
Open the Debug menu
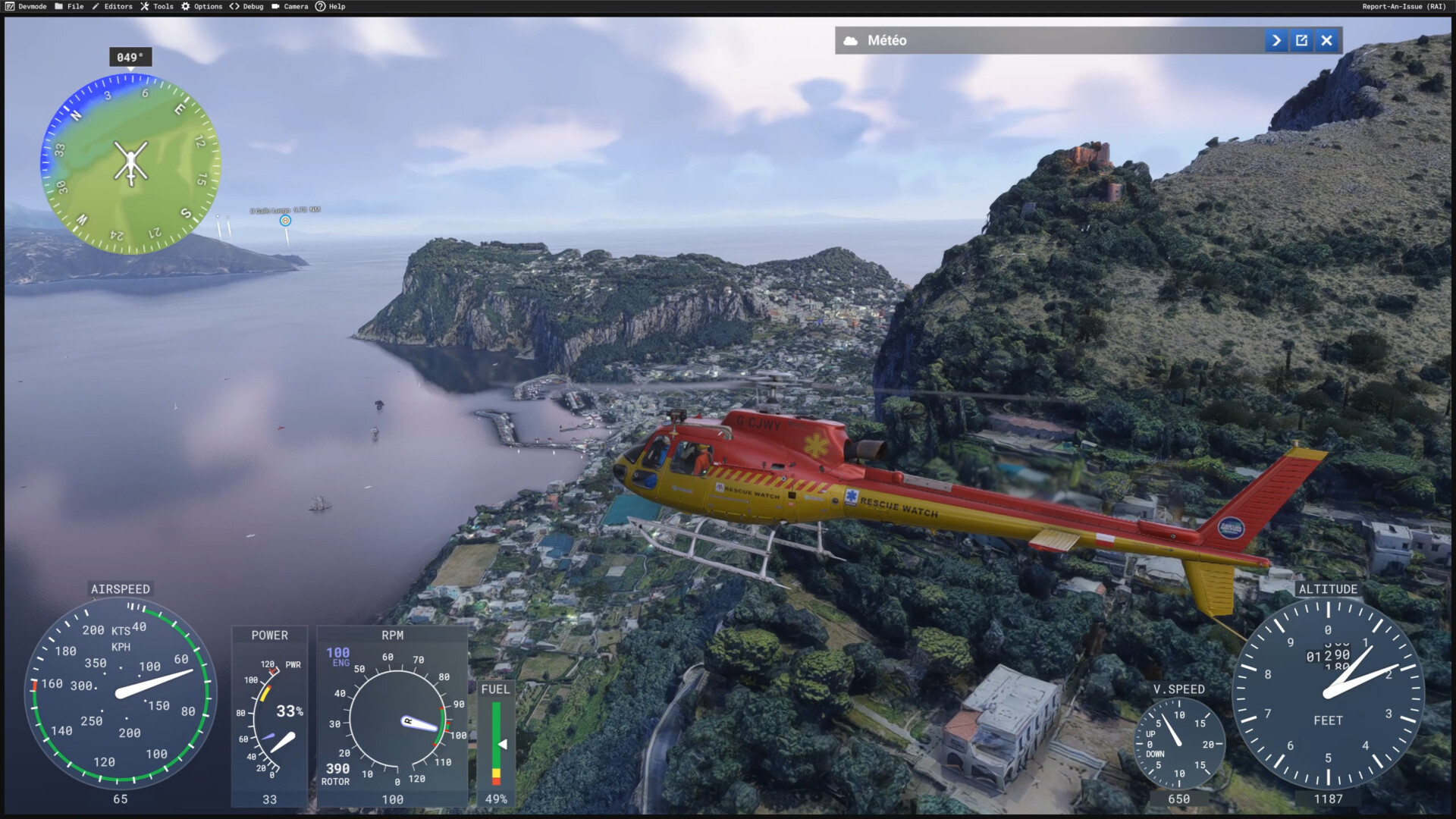coord(247,6)
